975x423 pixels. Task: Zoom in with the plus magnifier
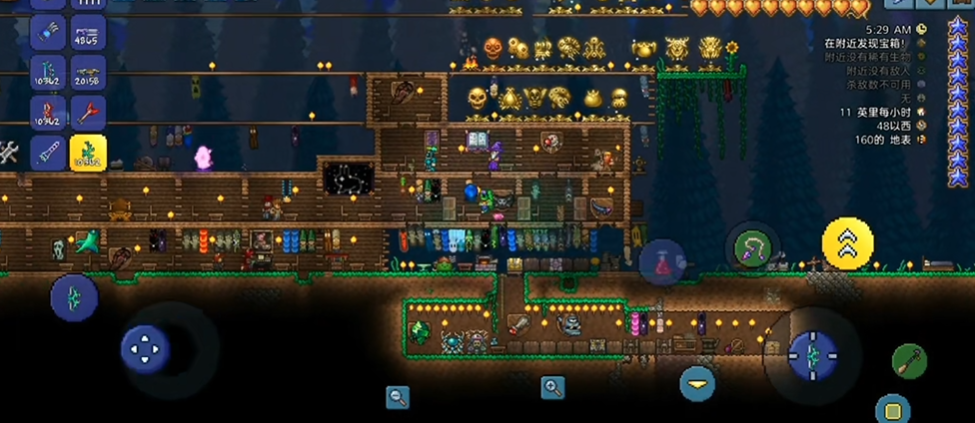click(x=553, y=387)
